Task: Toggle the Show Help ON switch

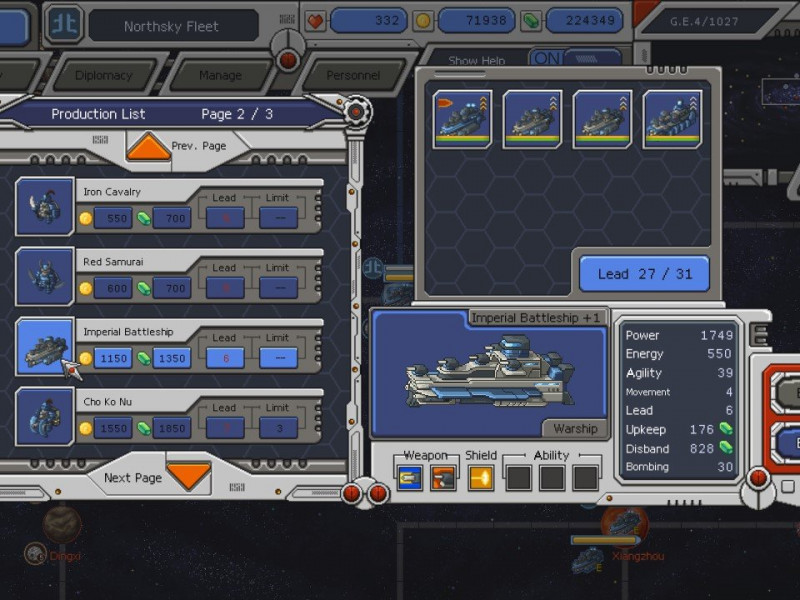Action: point(547,59)
